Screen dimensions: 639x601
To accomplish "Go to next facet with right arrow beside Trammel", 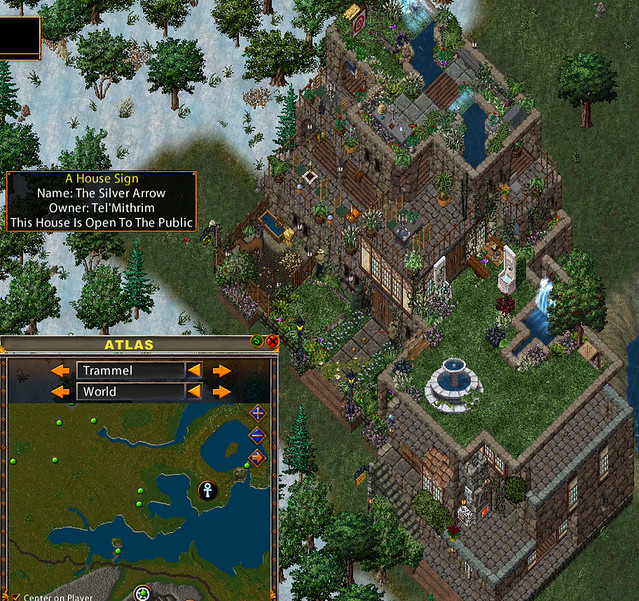I will point(222,370).
